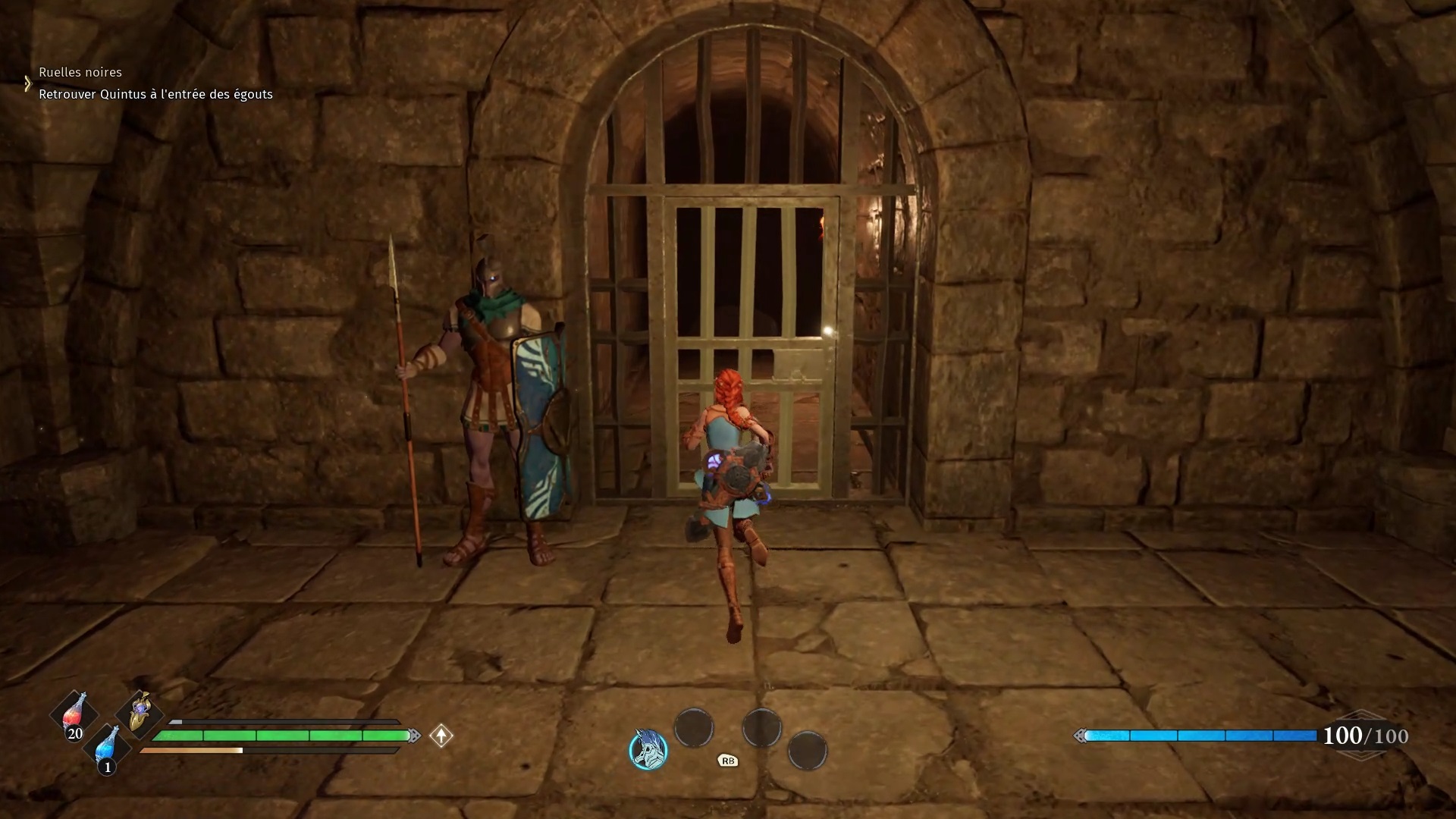This screenshot has width=1456, height=819.
Task: Activate the blue-crested helmet ability
Action: 649,749
